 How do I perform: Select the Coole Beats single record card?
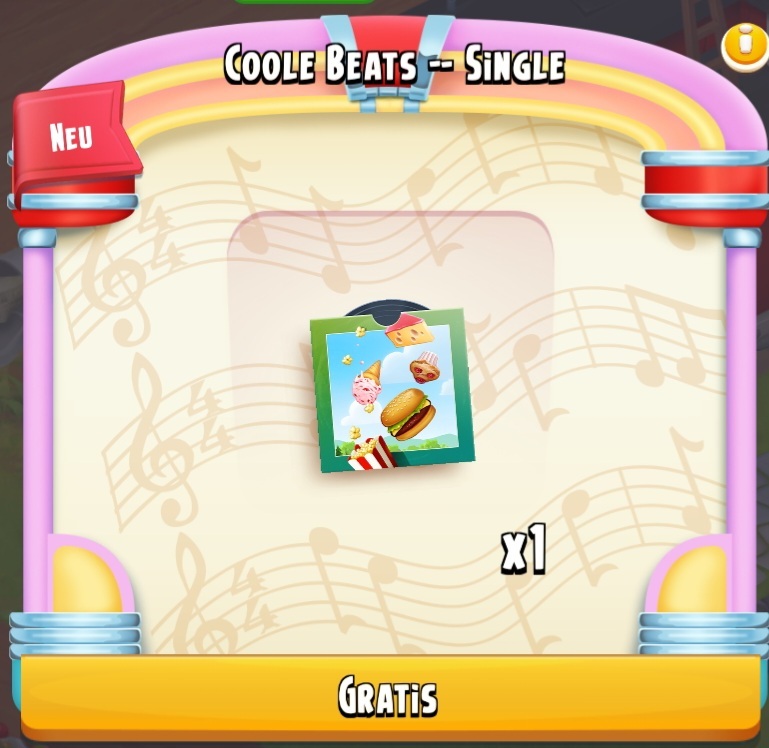coord(391,392)
